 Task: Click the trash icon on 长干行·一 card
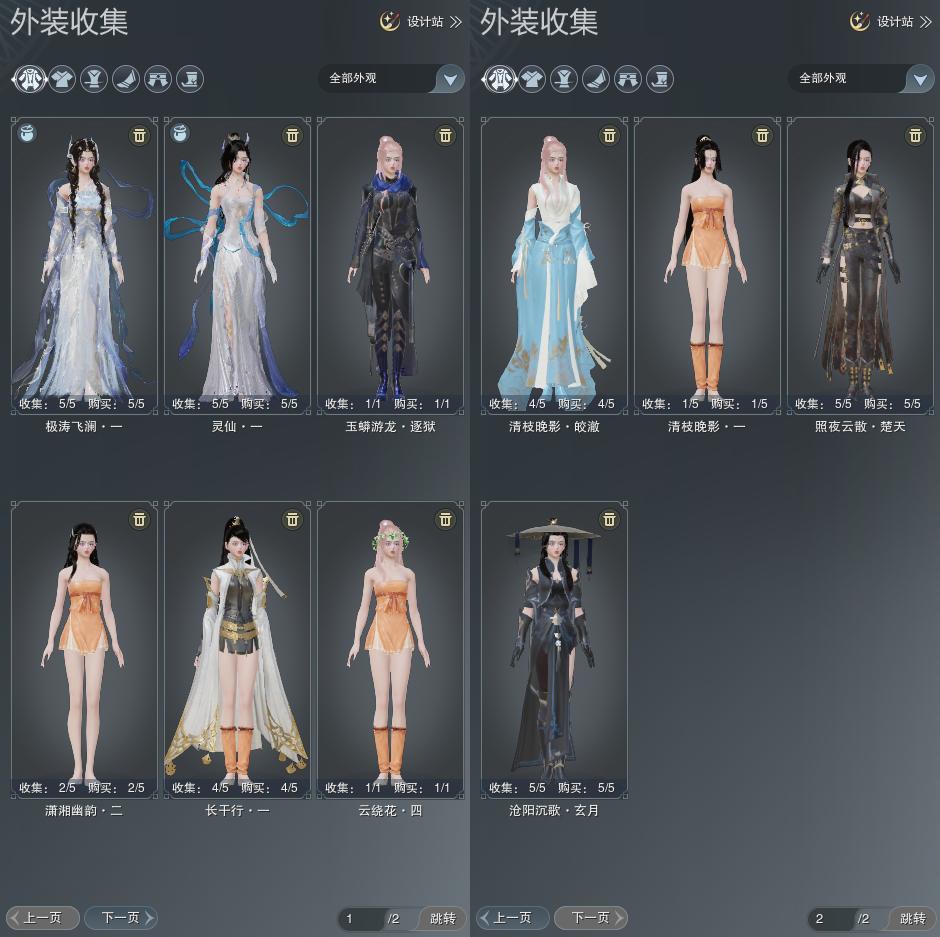pos(292,519)
